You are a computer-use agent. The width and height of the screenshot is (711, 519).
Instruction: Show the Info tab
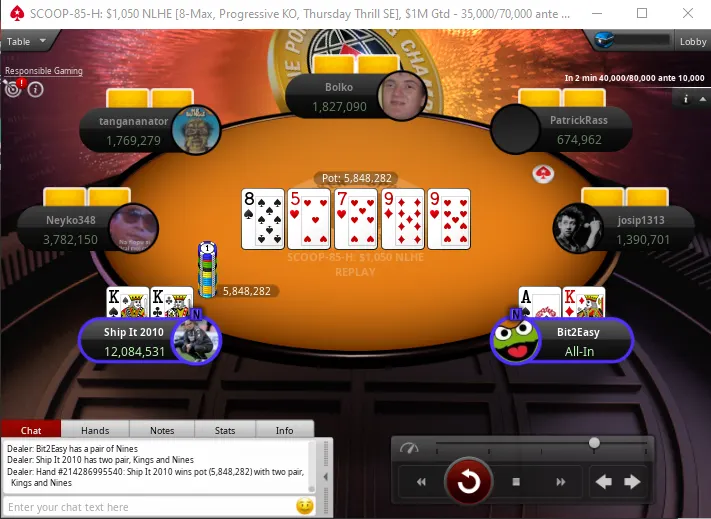285,430
